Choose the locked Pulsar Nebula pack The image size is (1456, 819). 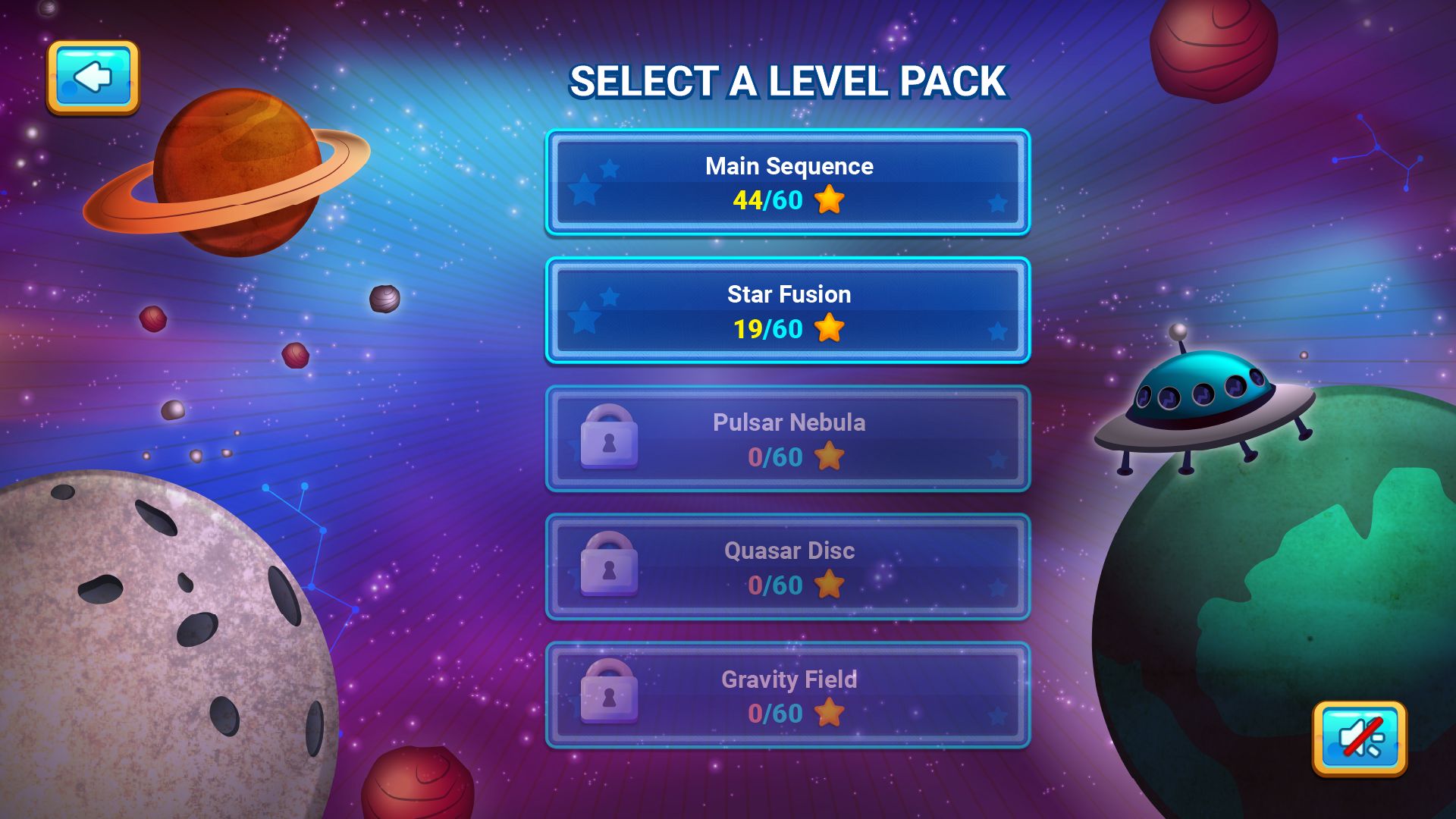787,438
